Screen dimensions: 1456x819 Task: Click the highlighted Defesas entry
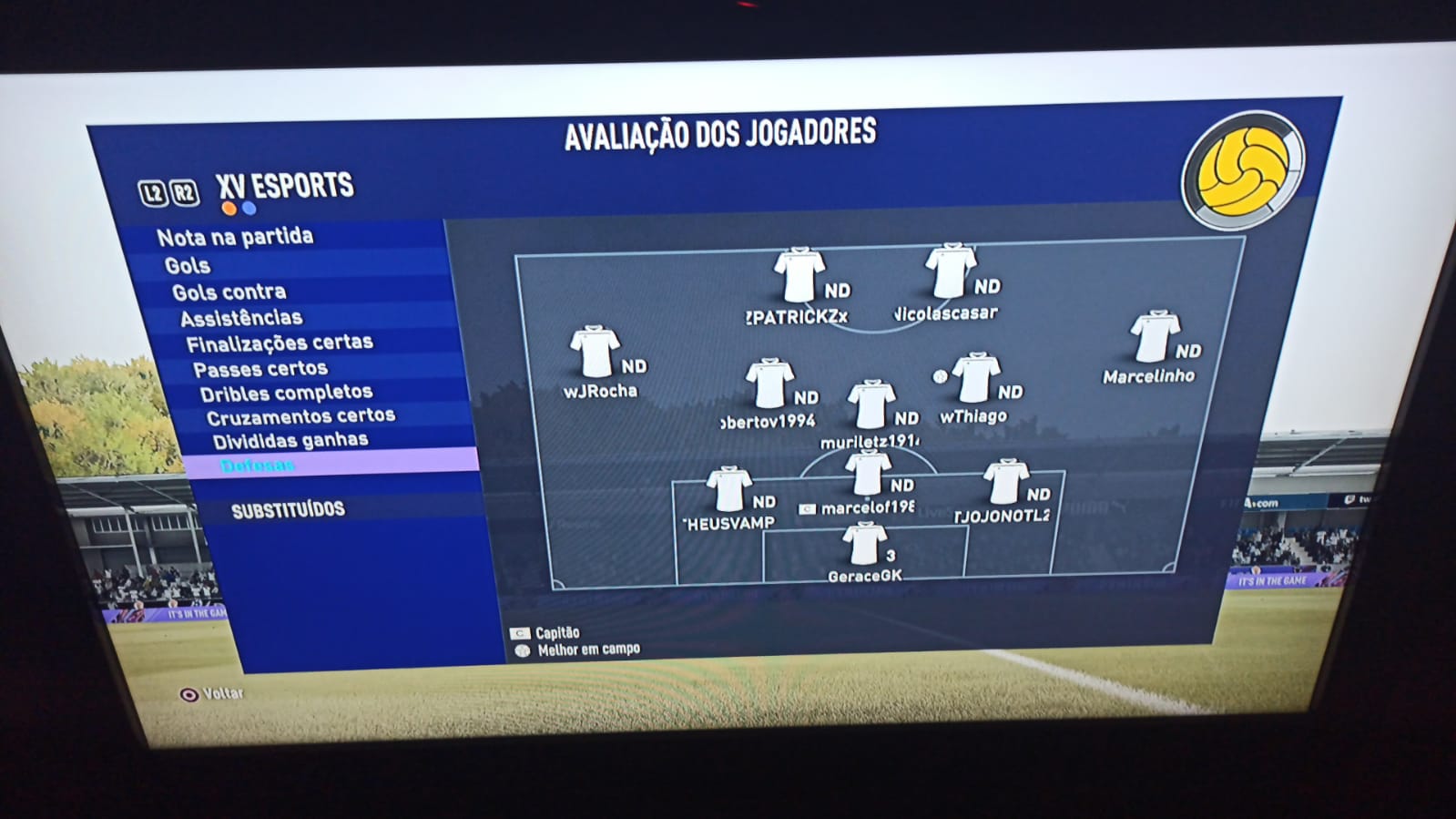click(258, 466)
